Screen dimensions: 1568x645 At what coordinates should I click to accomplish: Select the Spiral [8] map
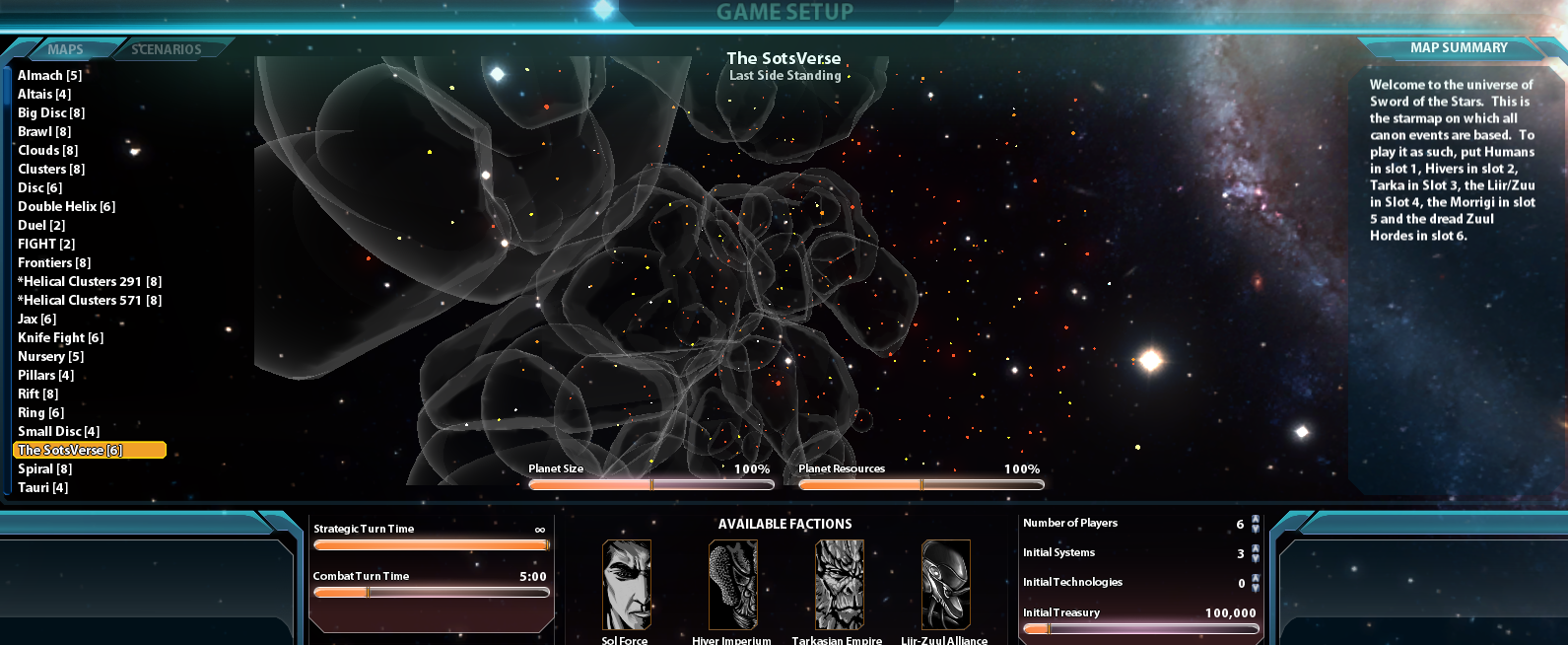pyautogui.click(x=44, y=468)
